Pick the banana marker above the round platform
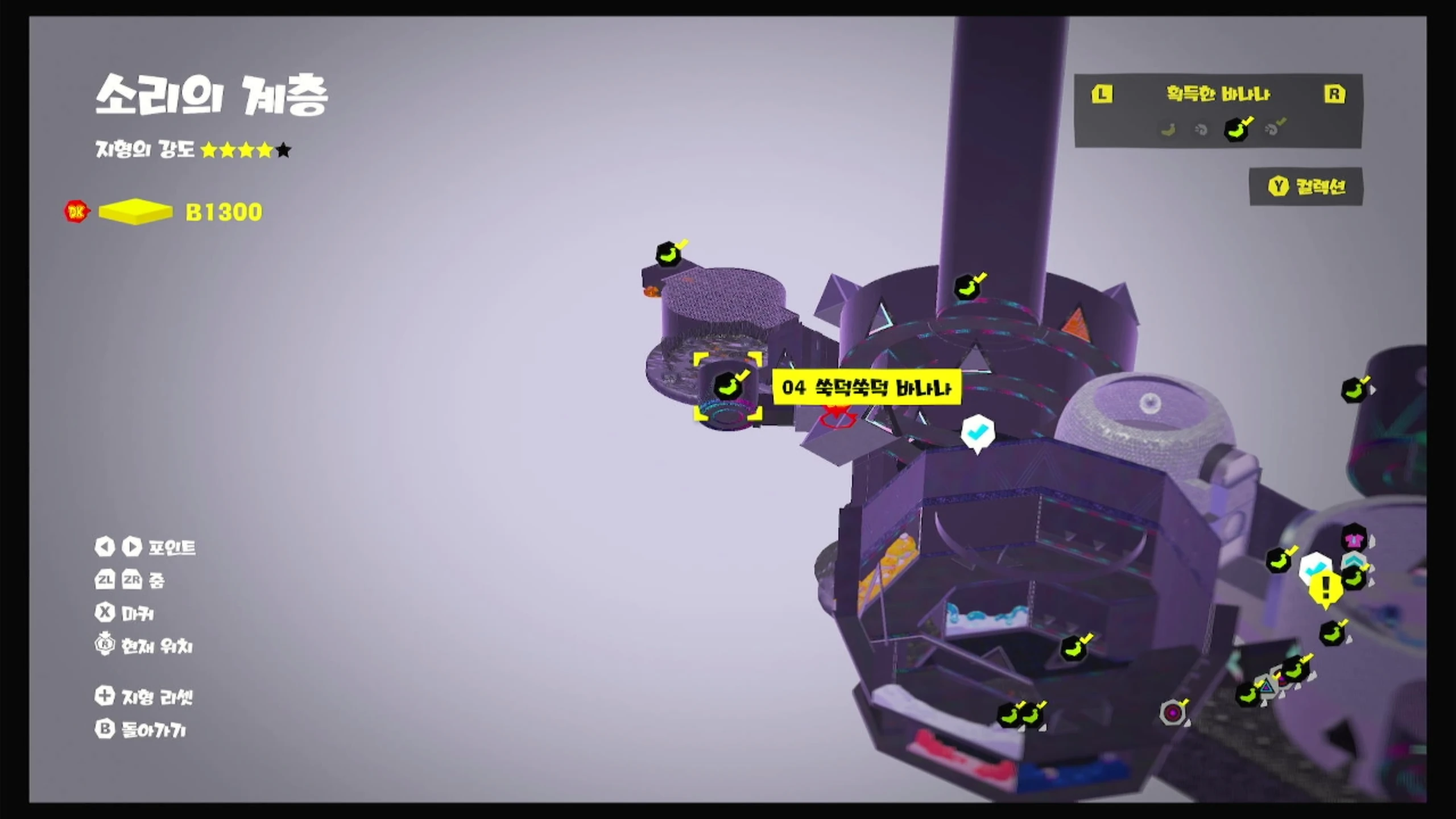The width and height of the screenshot is (1456, 819). tap(669, 254)
